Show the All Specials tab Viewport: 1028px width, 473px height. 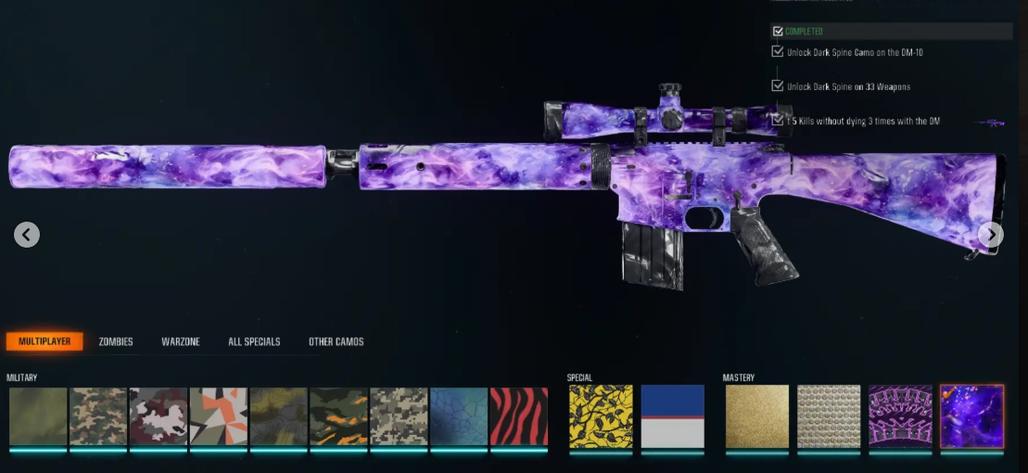pyautogui.click(x=254, y=342)
